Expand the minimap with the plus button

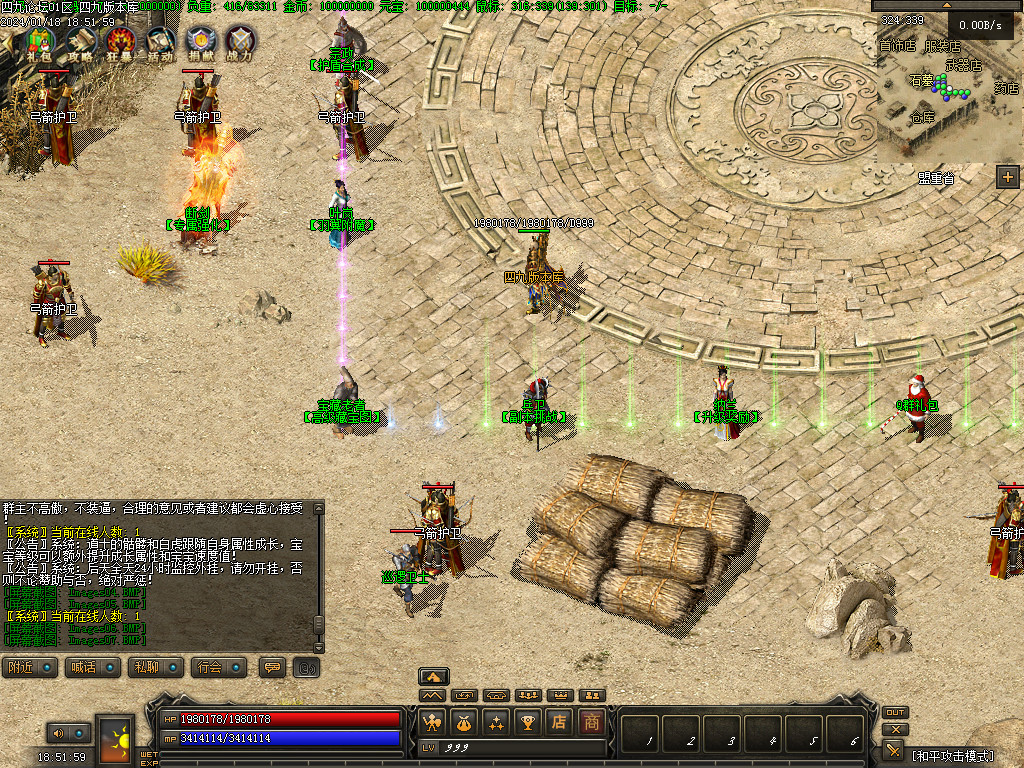pos(1007,177)
